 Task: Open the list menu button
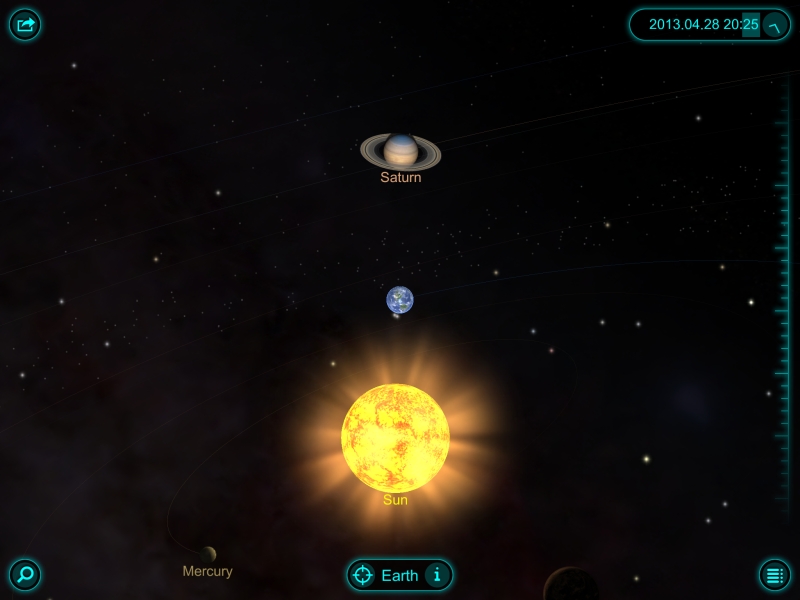(774, 575)
